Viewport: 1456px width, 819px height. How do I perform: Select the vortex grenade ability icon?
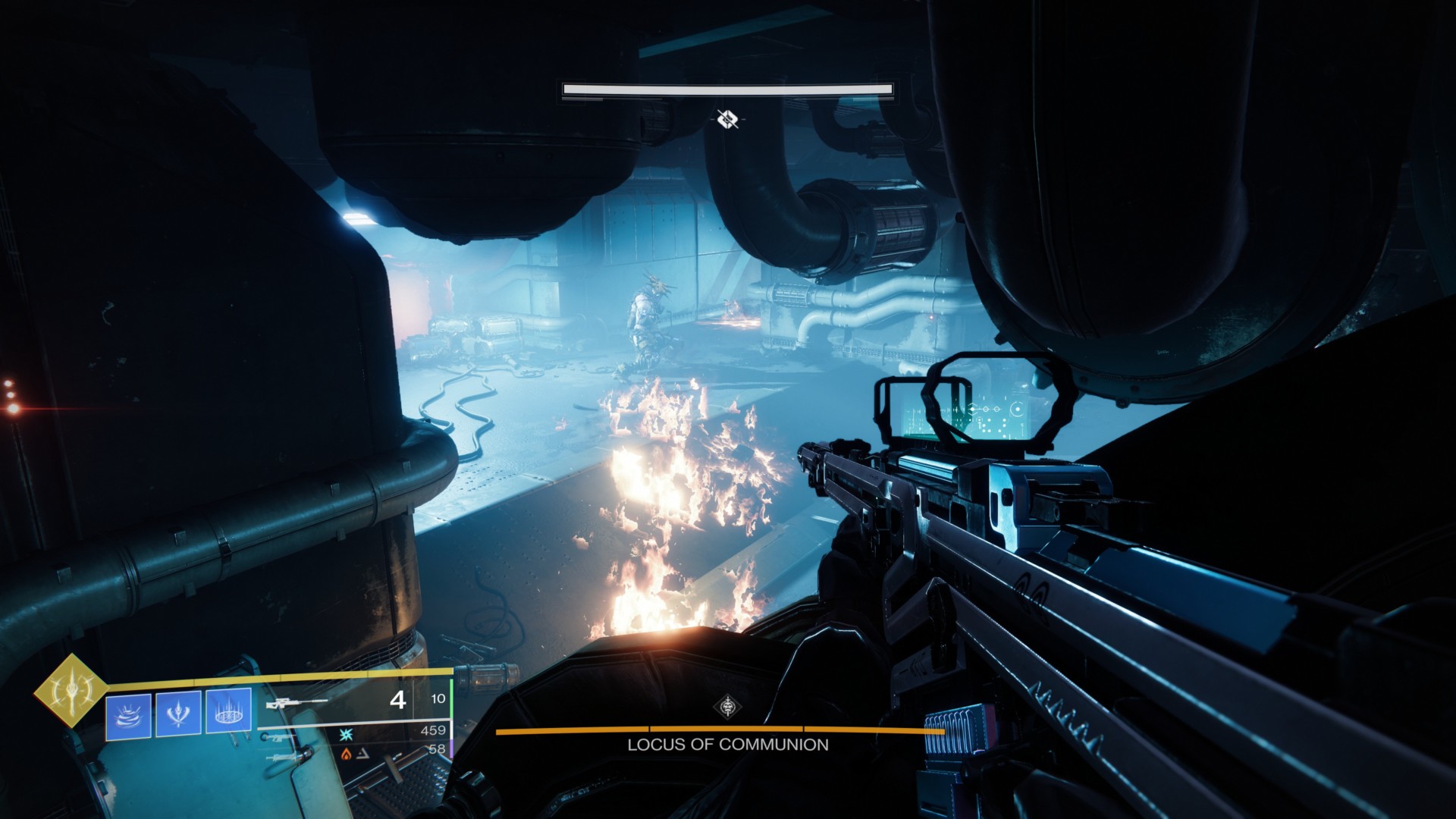(x=128, y=714)
